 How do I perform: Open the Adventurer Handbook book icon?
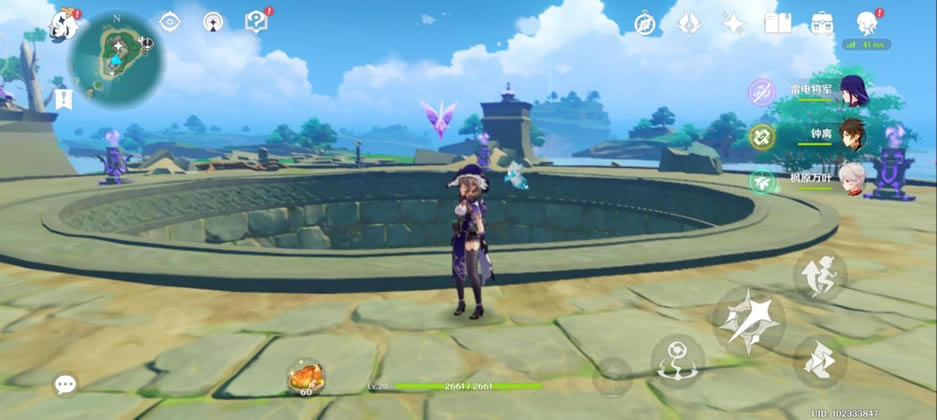(x=777, y=24)
